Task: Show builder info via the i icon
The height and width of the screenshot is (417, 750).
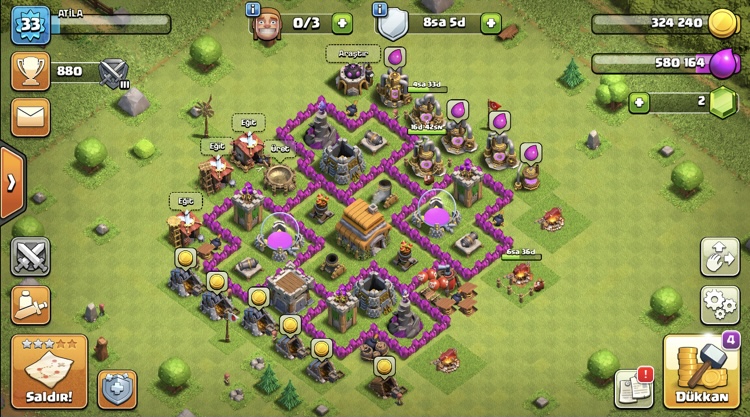Action: 253,9
